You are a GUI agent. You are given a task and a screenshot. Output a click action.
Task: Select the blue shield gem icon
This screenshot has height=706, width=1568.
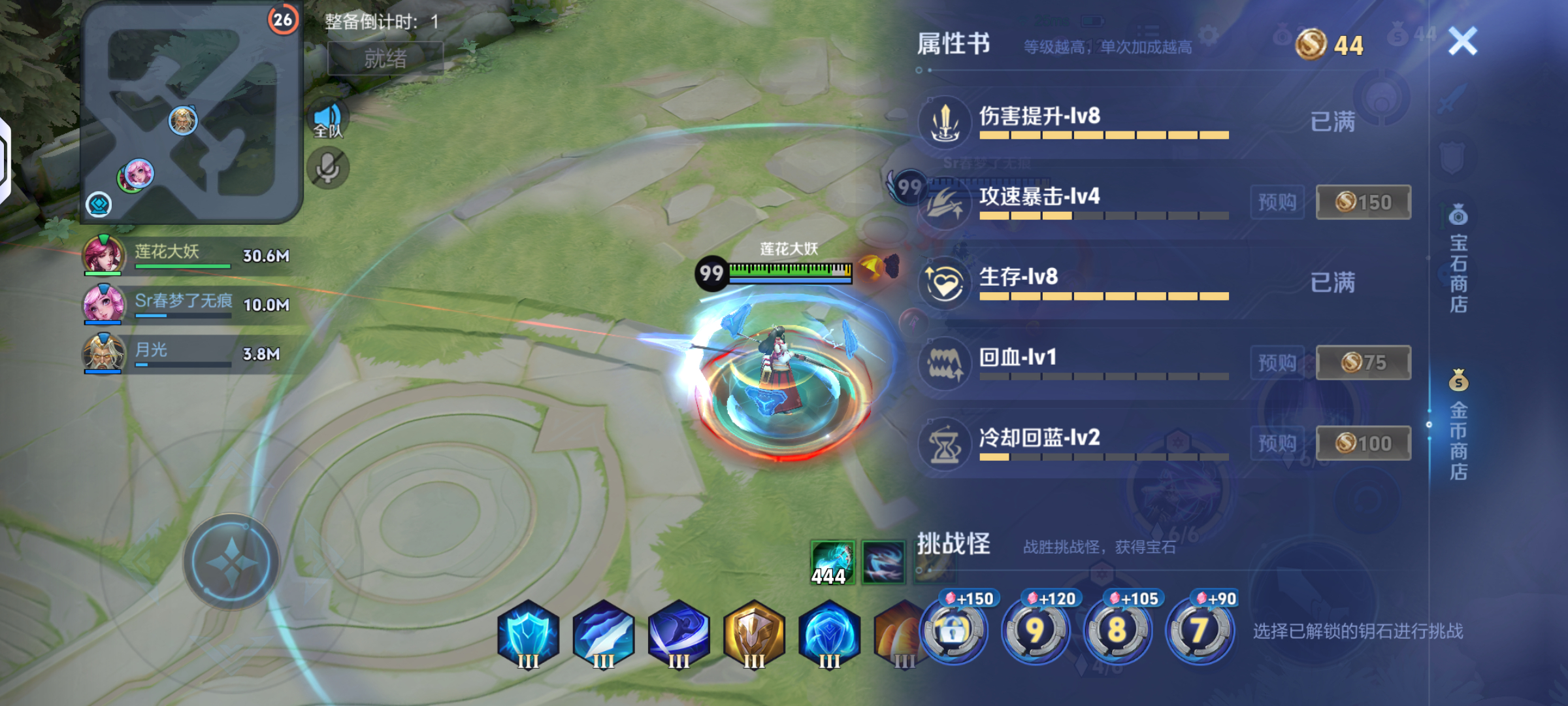528,635
